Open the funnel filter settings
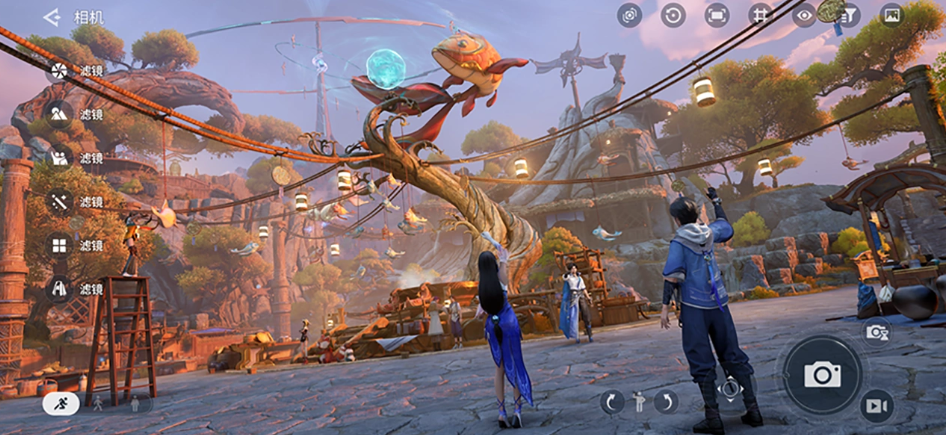 coord(848,15)
